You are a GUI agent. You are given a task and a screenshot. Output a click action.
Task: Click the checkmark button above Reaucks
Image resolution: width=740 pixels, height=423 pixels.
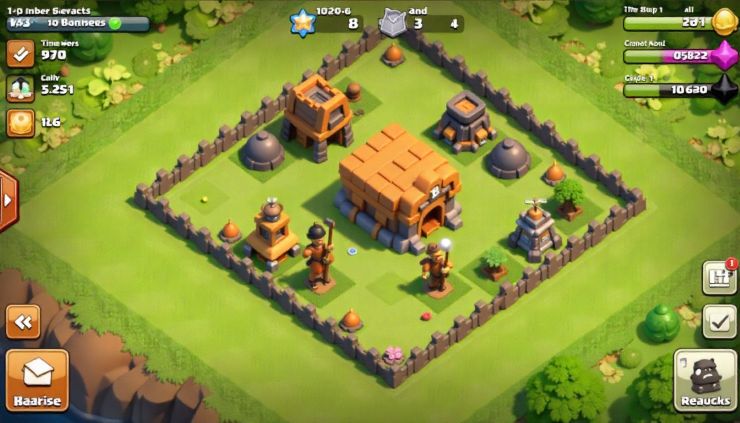point(719,319)
